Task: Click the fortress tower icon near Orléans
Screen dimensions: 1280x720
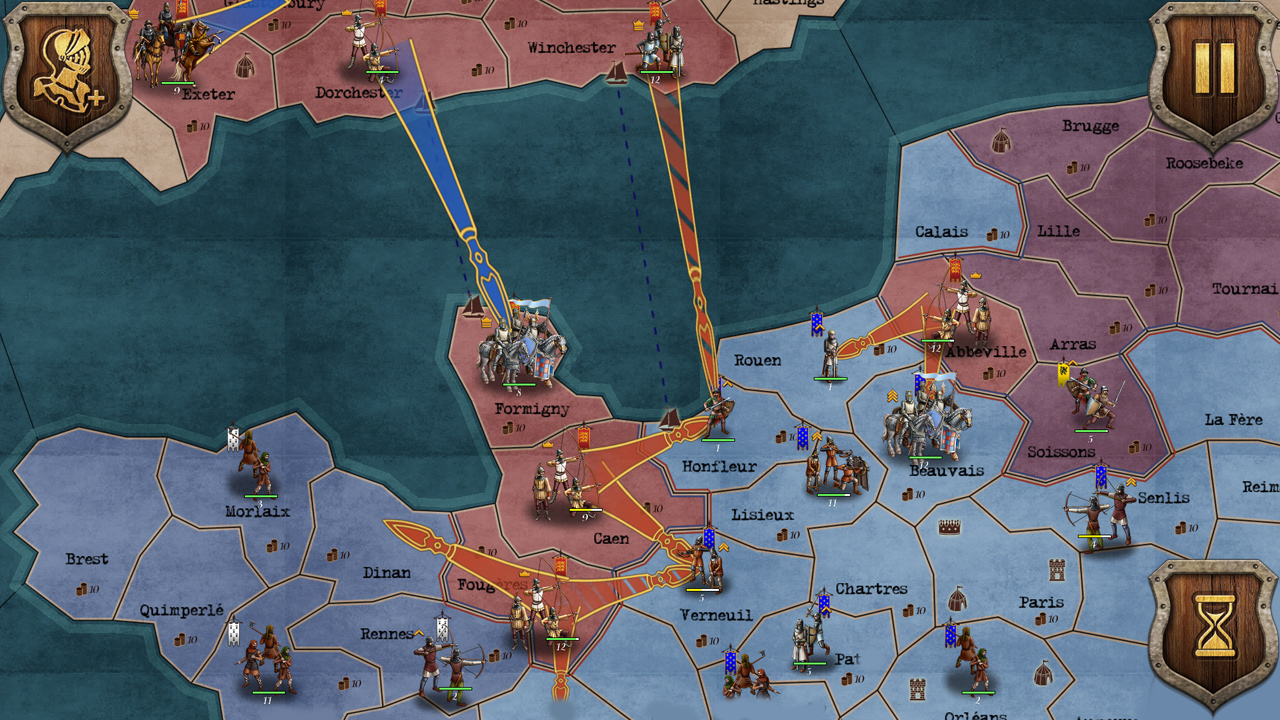Action: 916,689
